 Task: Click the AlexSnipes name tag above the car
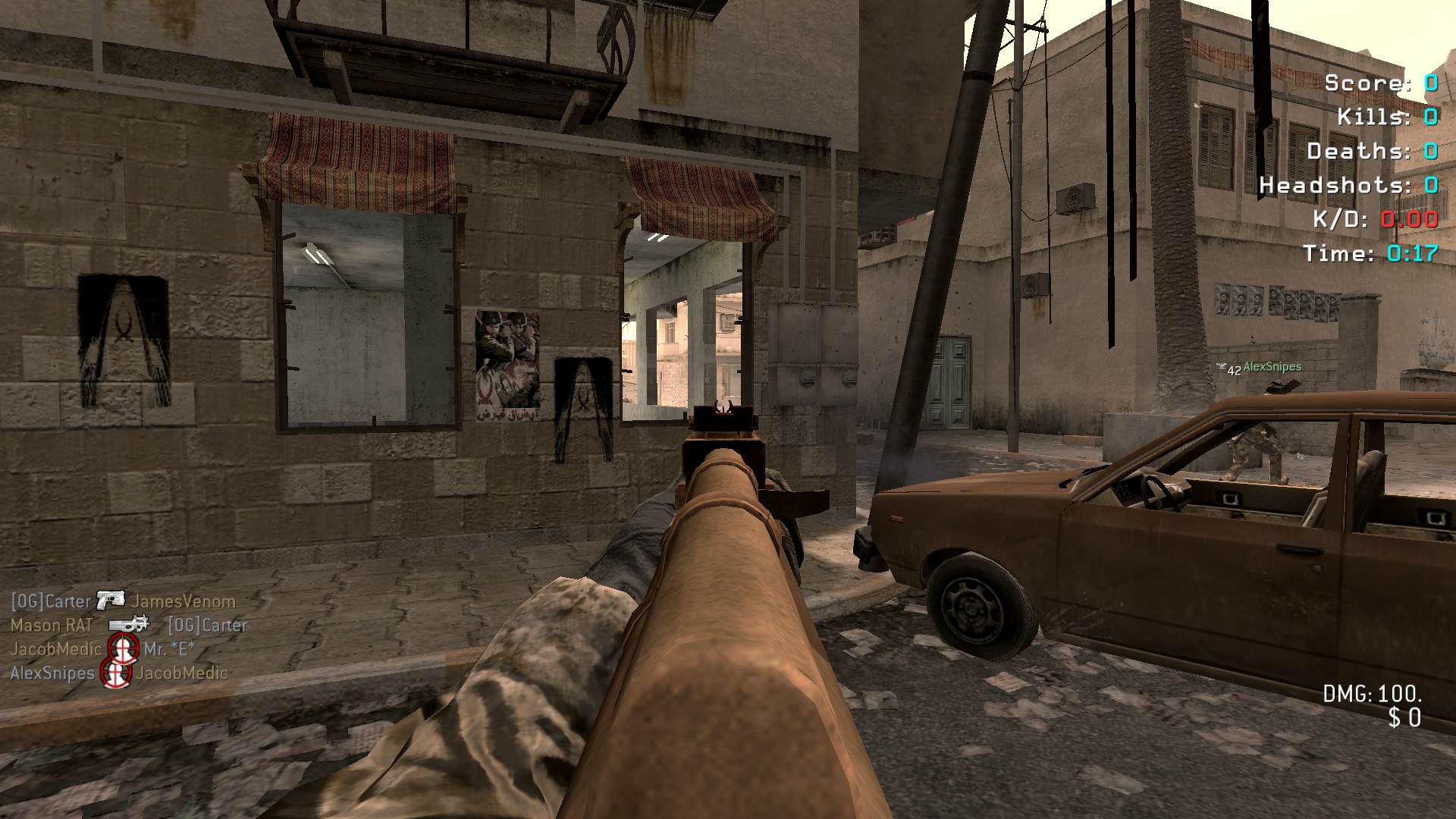pyautogui.click(x=1272, y=367)
